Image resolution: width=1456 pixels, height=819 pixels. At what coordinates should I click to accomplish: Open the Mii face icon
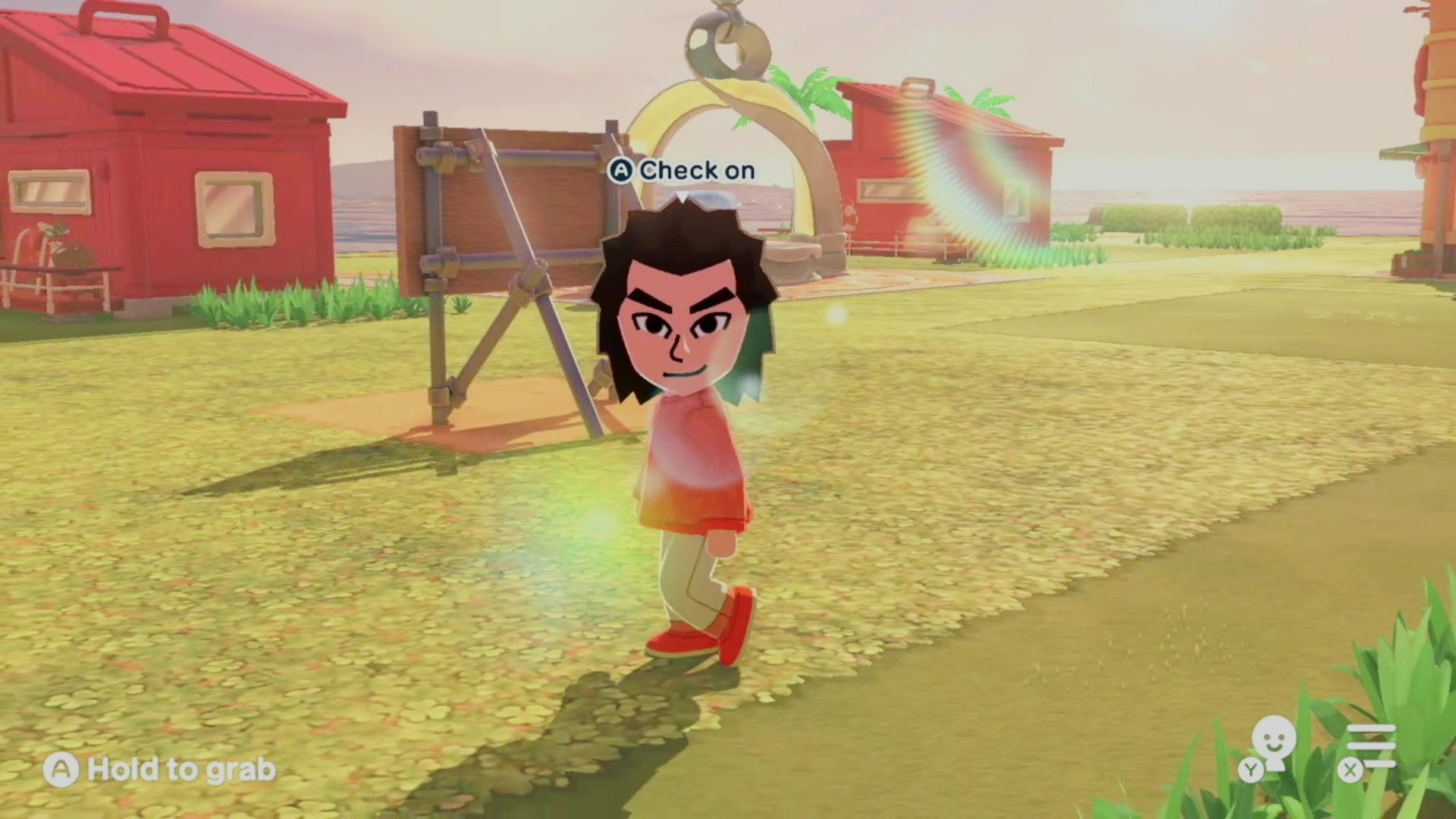tap(1273, 745)
